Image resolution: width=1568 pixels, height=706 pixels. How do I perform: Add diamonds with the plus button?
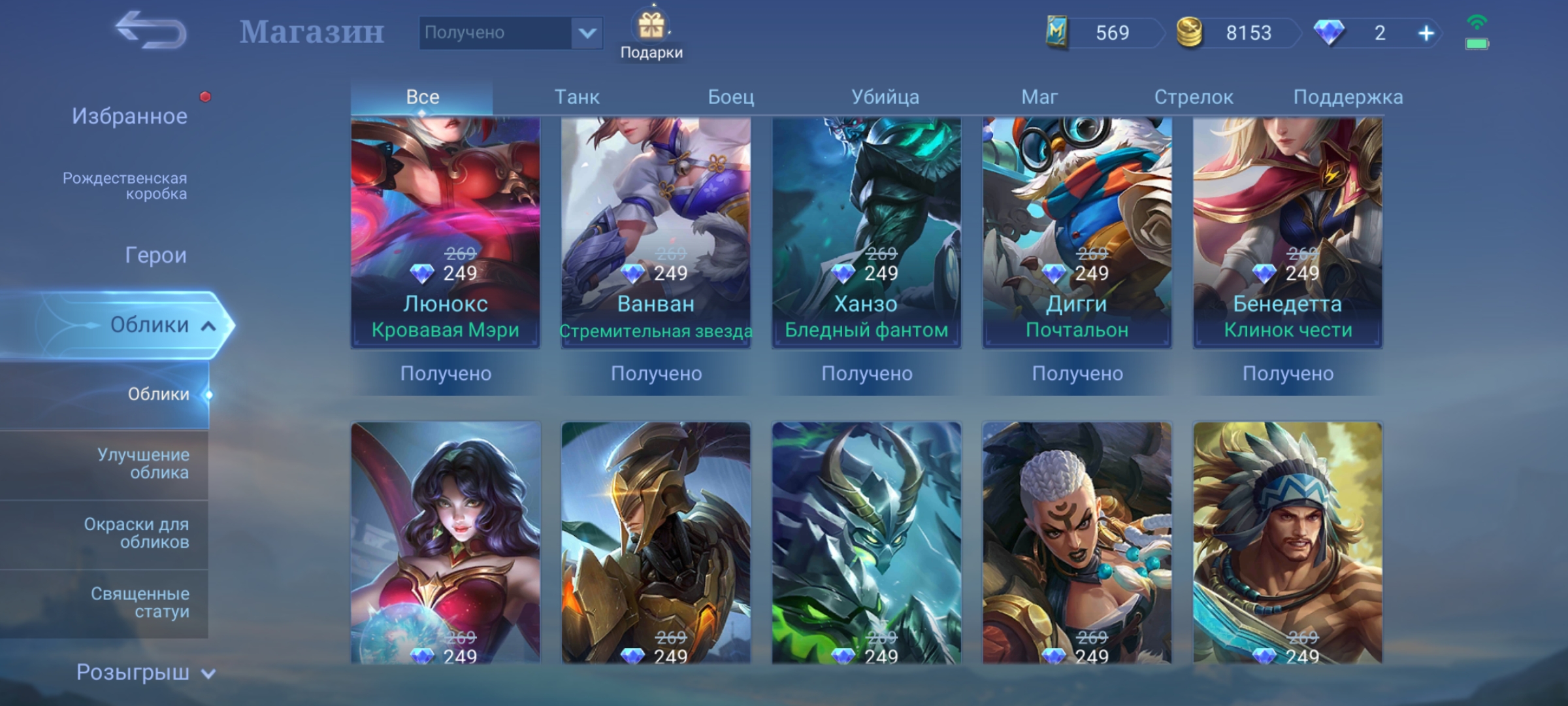(1426, 33)
